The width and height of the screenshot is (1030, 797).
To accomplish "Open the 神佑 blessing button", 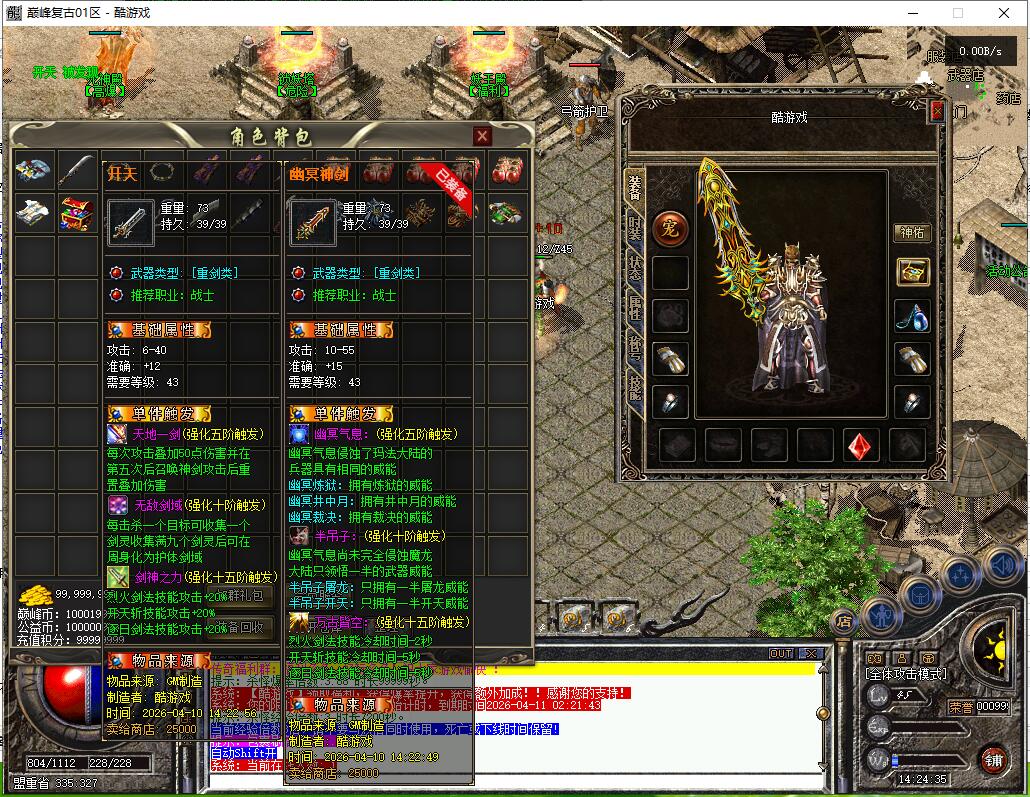I will click(911, 232).
